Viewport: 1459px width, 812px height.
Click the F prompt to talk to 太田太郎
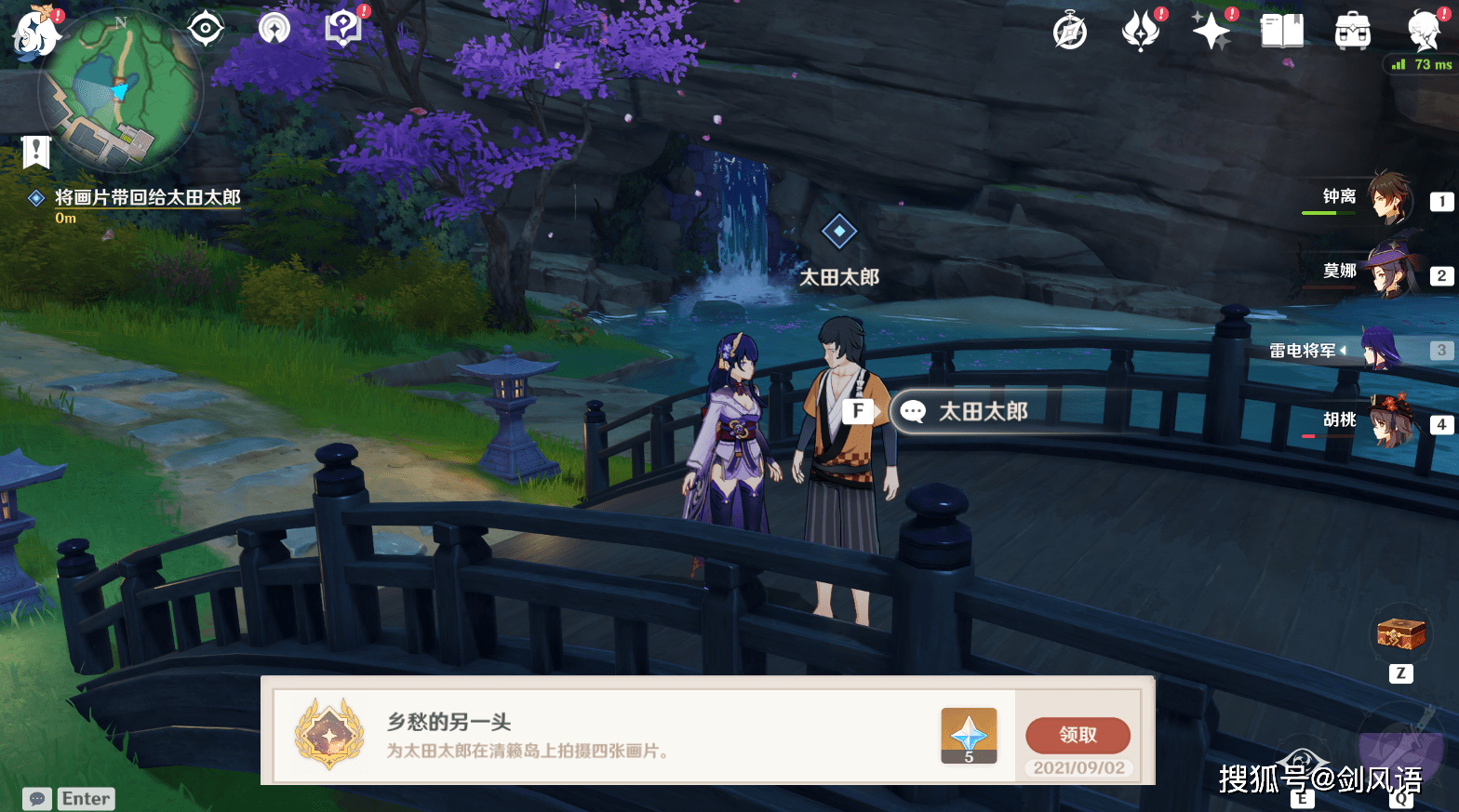point(856,409)
